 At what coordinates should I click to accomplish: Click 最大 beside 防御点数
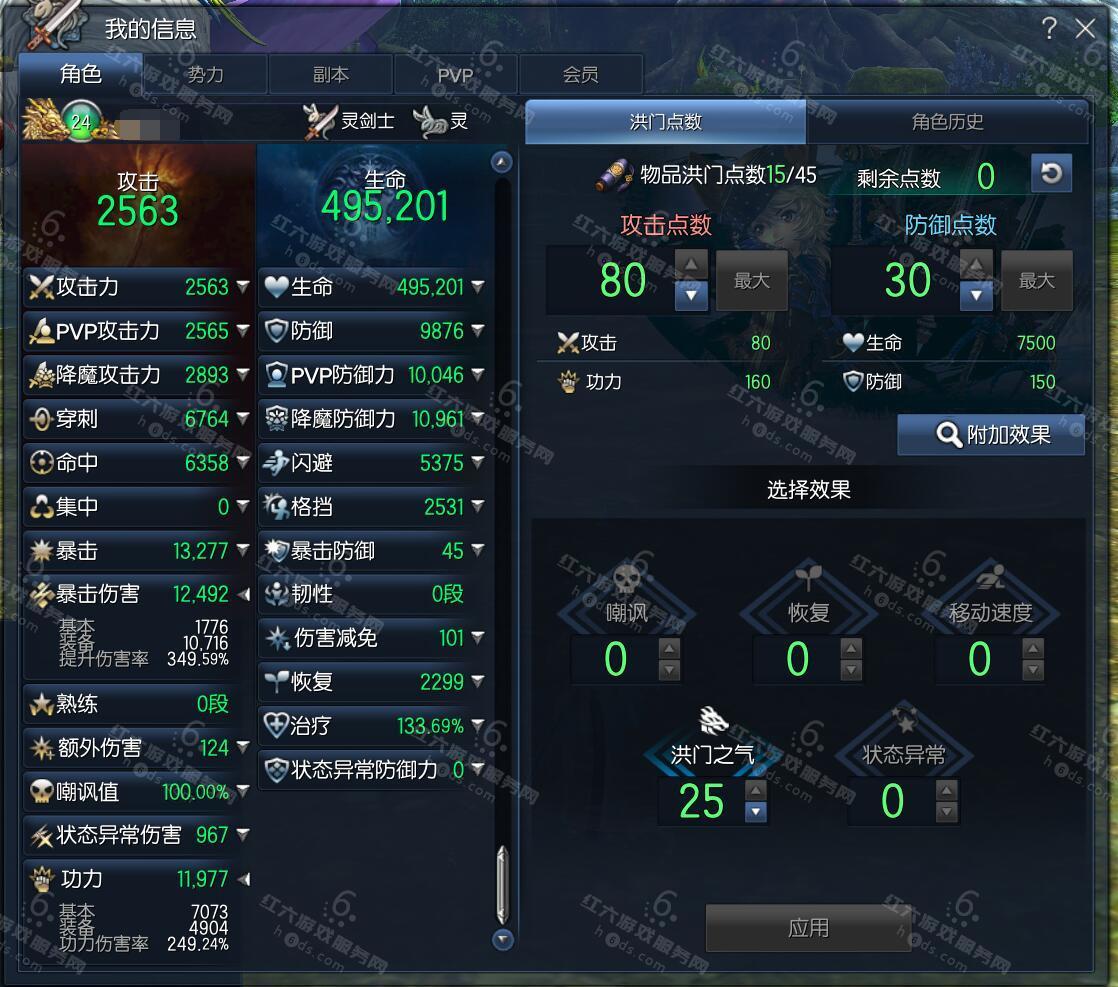click(x=1036, y=281)
